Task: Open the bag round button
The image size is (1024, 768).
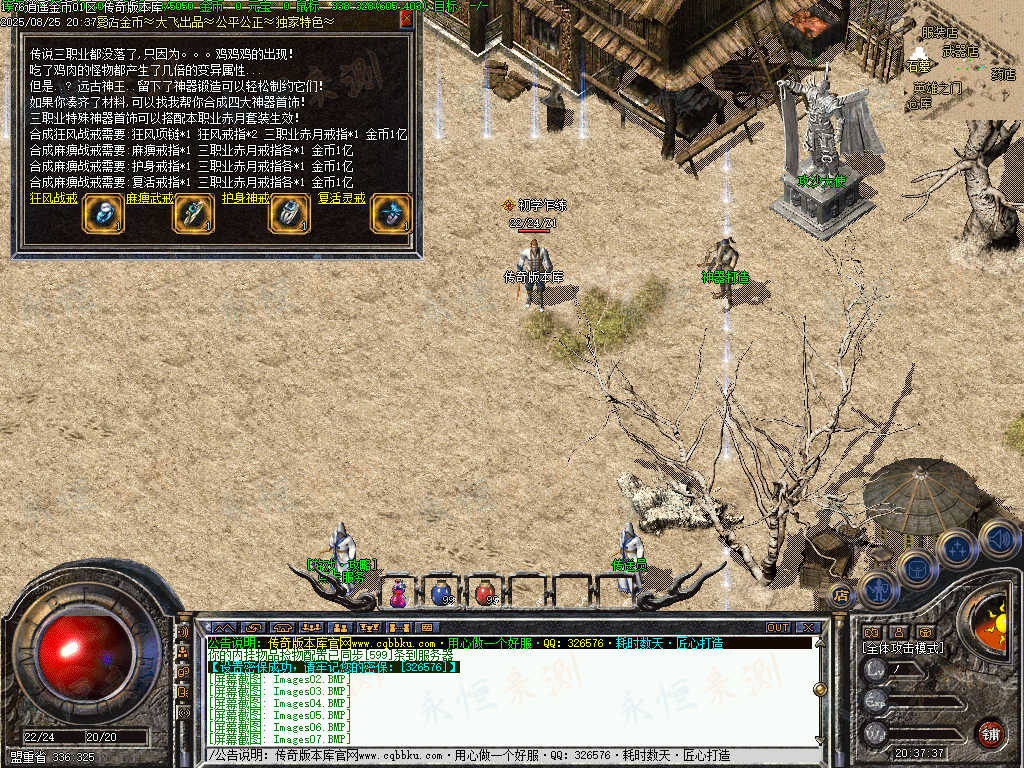Action: coord(918,568)
